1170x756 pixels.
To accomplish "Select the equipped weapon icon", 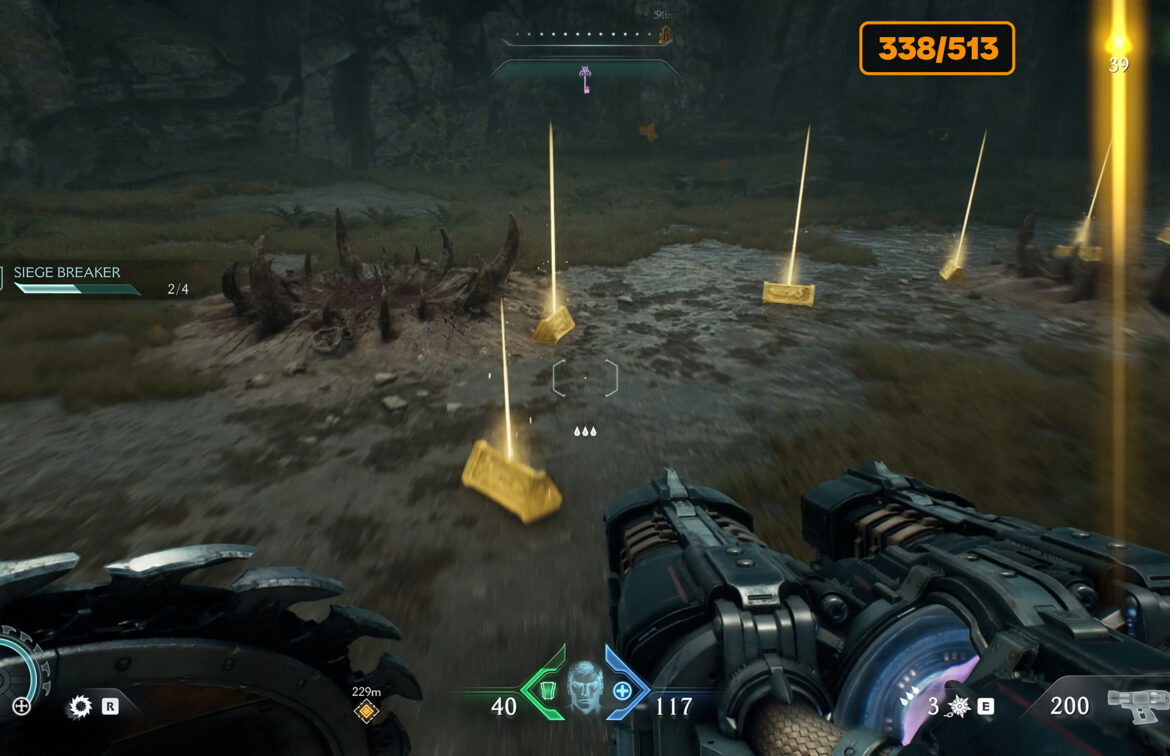I will [1135, 706].
